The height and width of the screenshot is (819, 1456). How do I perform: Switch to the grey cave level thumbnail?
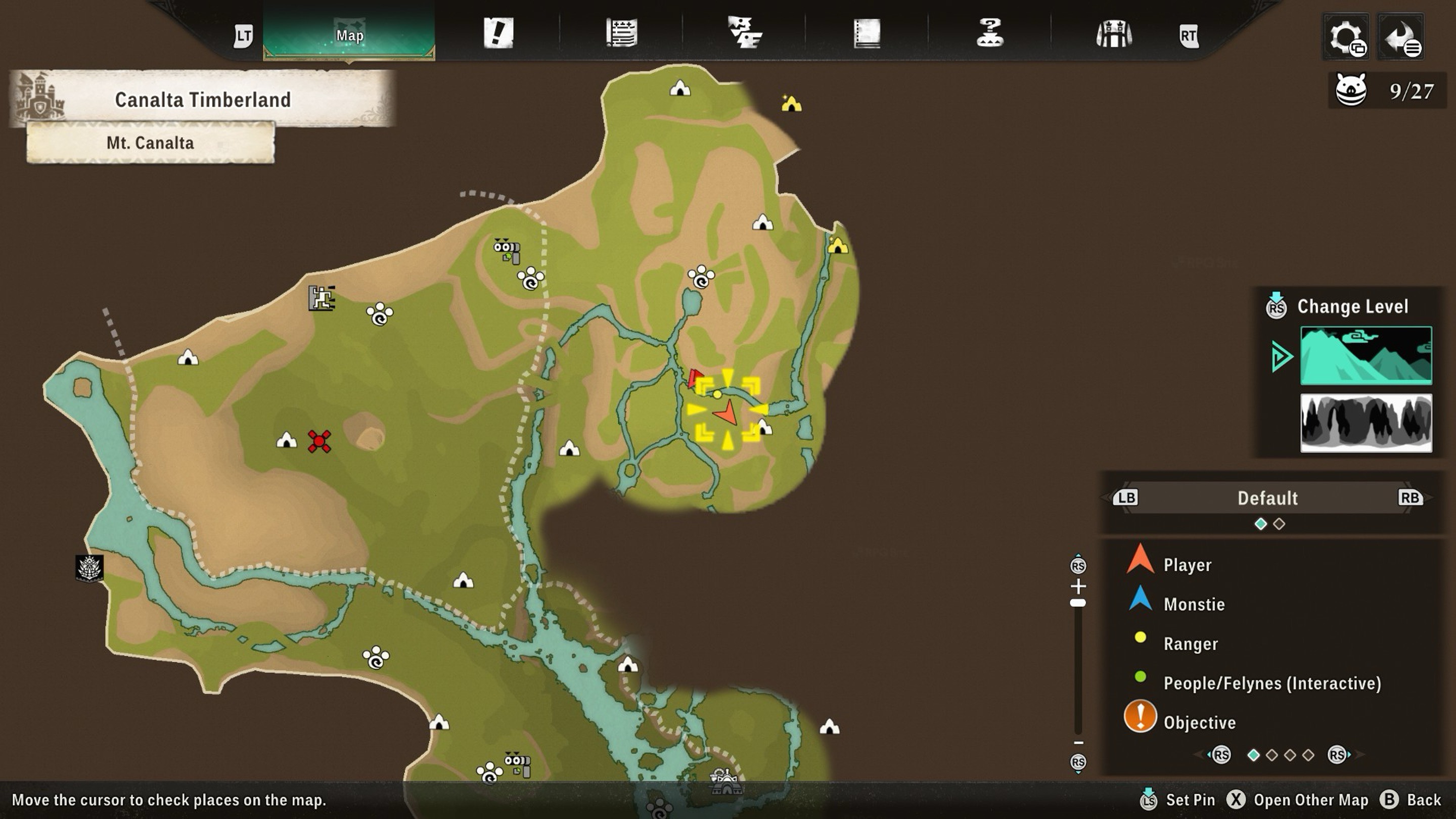click(x=1366, y=423)
